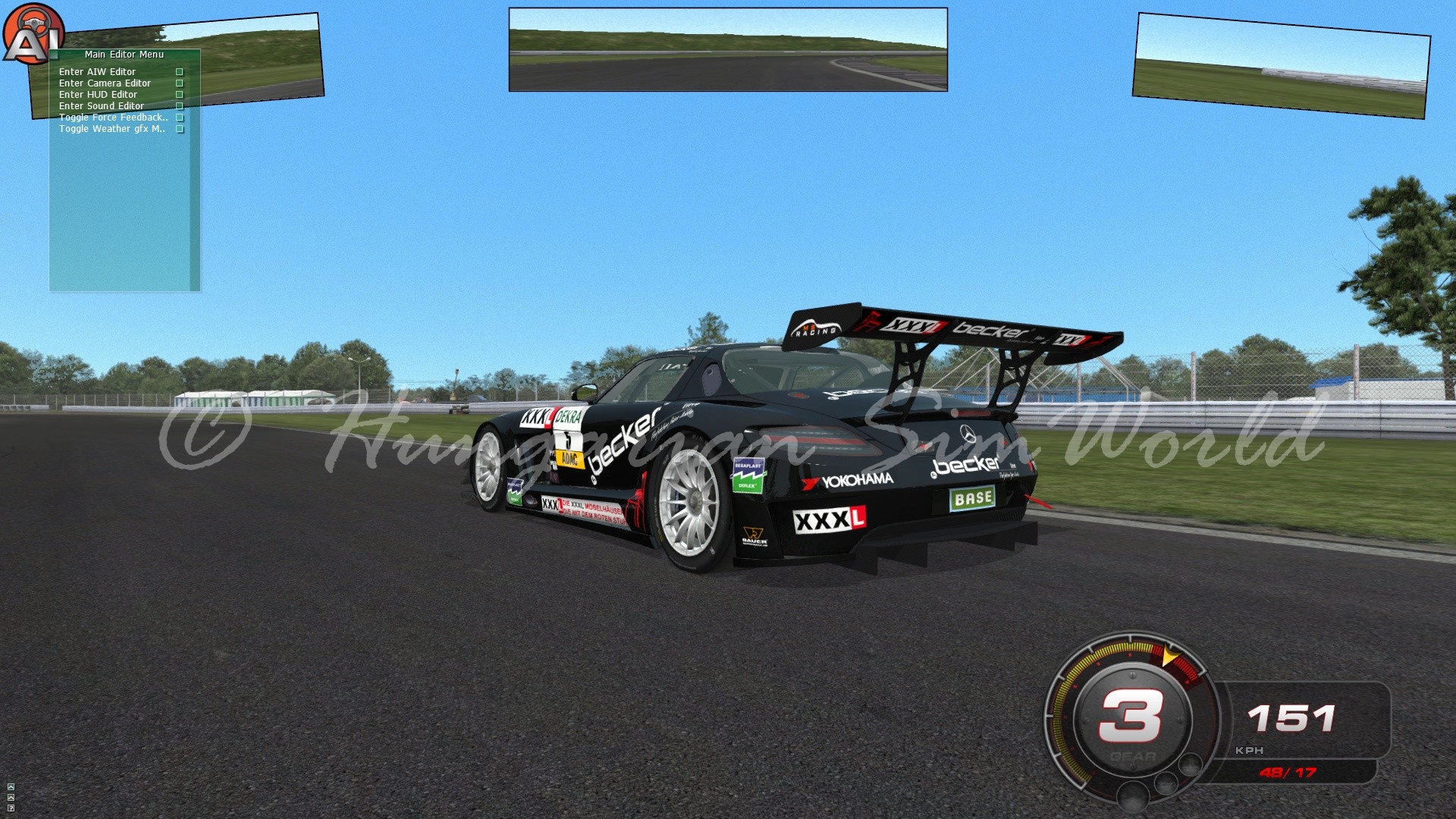Viewport: 1456px width, 819px height.
Task: Click the question mark help icon
Action: coord(11,808)
